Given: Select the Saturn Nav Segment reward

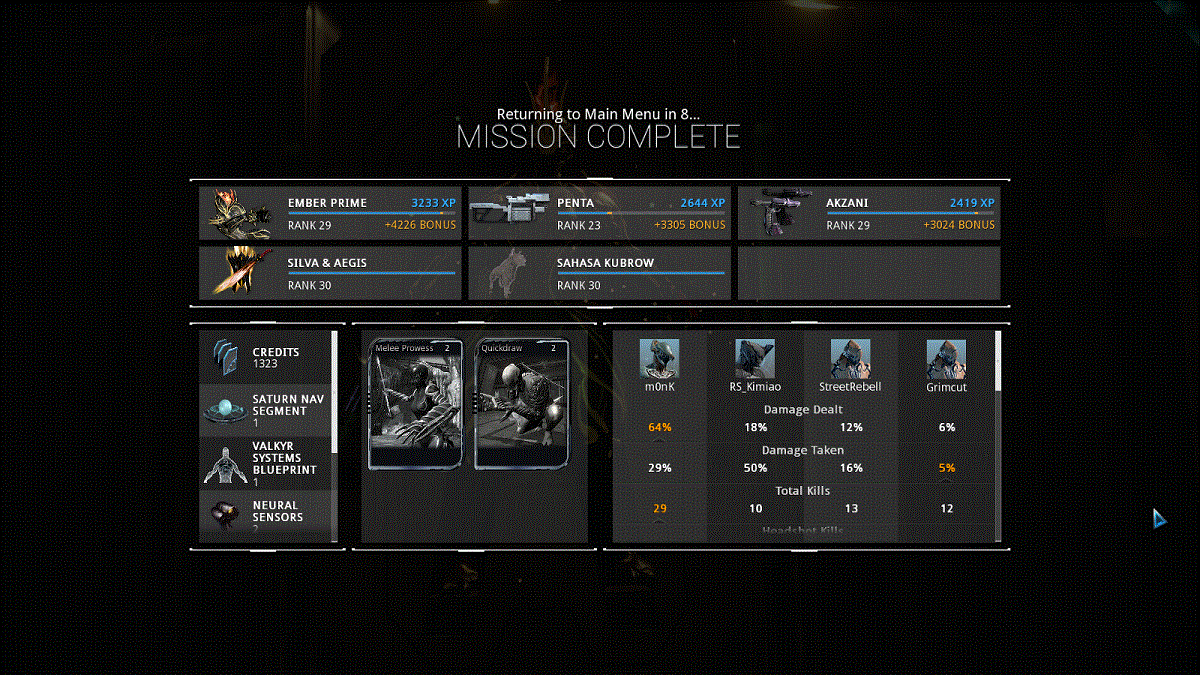Looking at the screenshot, I should coord(266,410).
